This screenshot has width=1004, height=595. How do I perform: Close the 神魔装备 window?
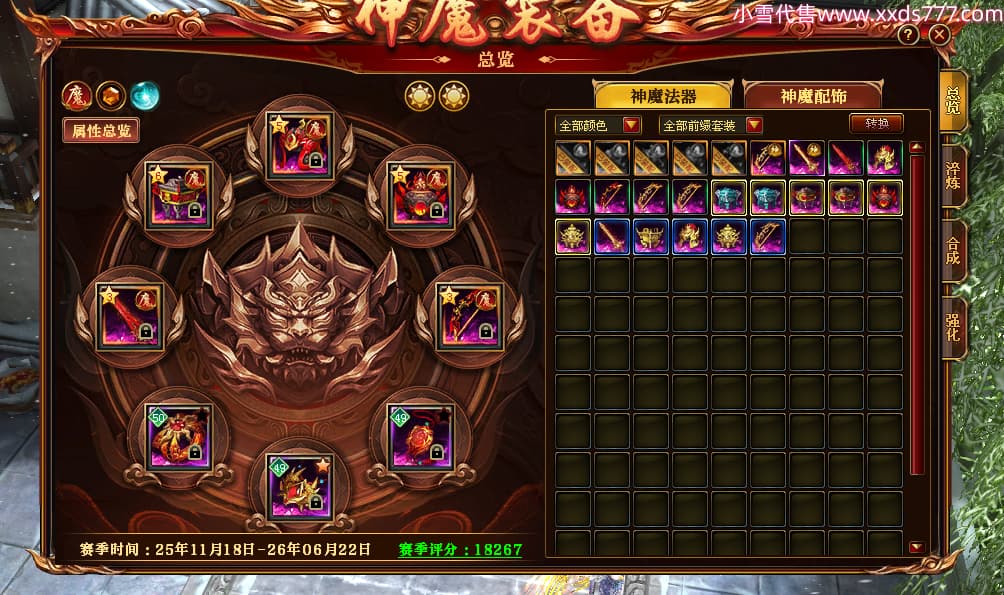point(938,35)
